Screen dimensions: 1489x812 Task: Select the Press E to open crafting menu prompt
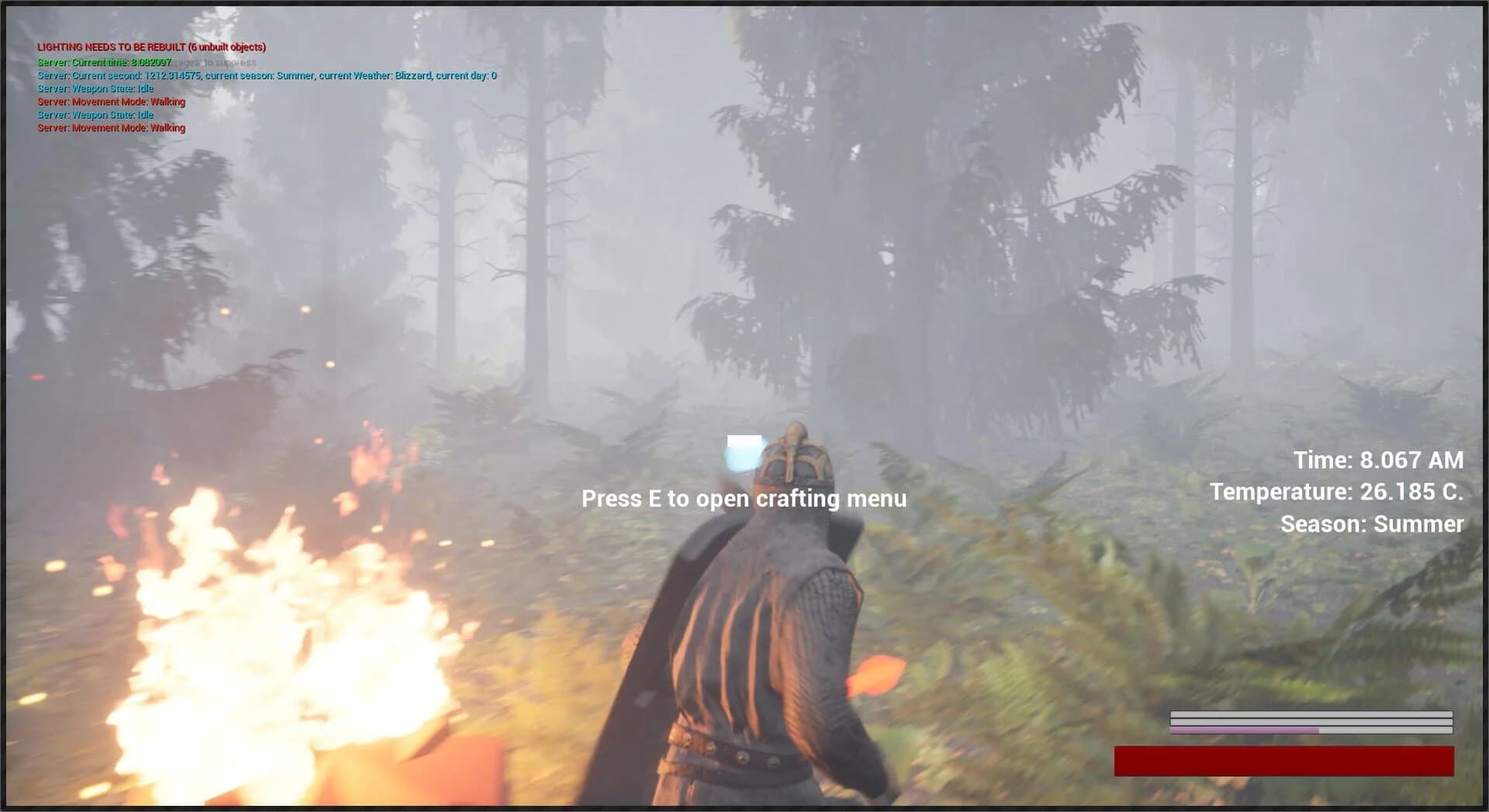(x=744, y=499)
